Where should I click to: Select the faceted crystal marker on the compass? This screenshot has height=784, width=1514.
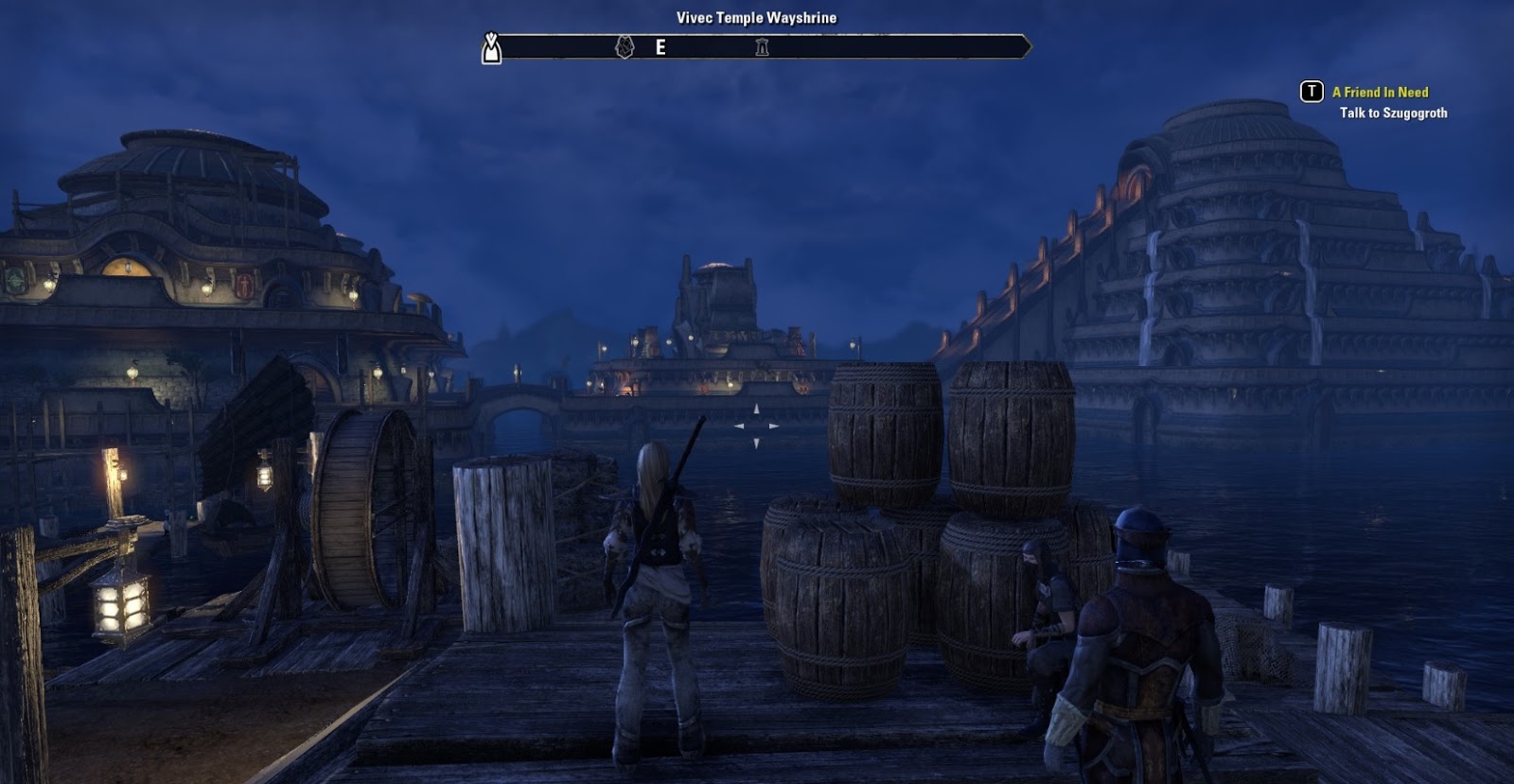tap(625, 46)
